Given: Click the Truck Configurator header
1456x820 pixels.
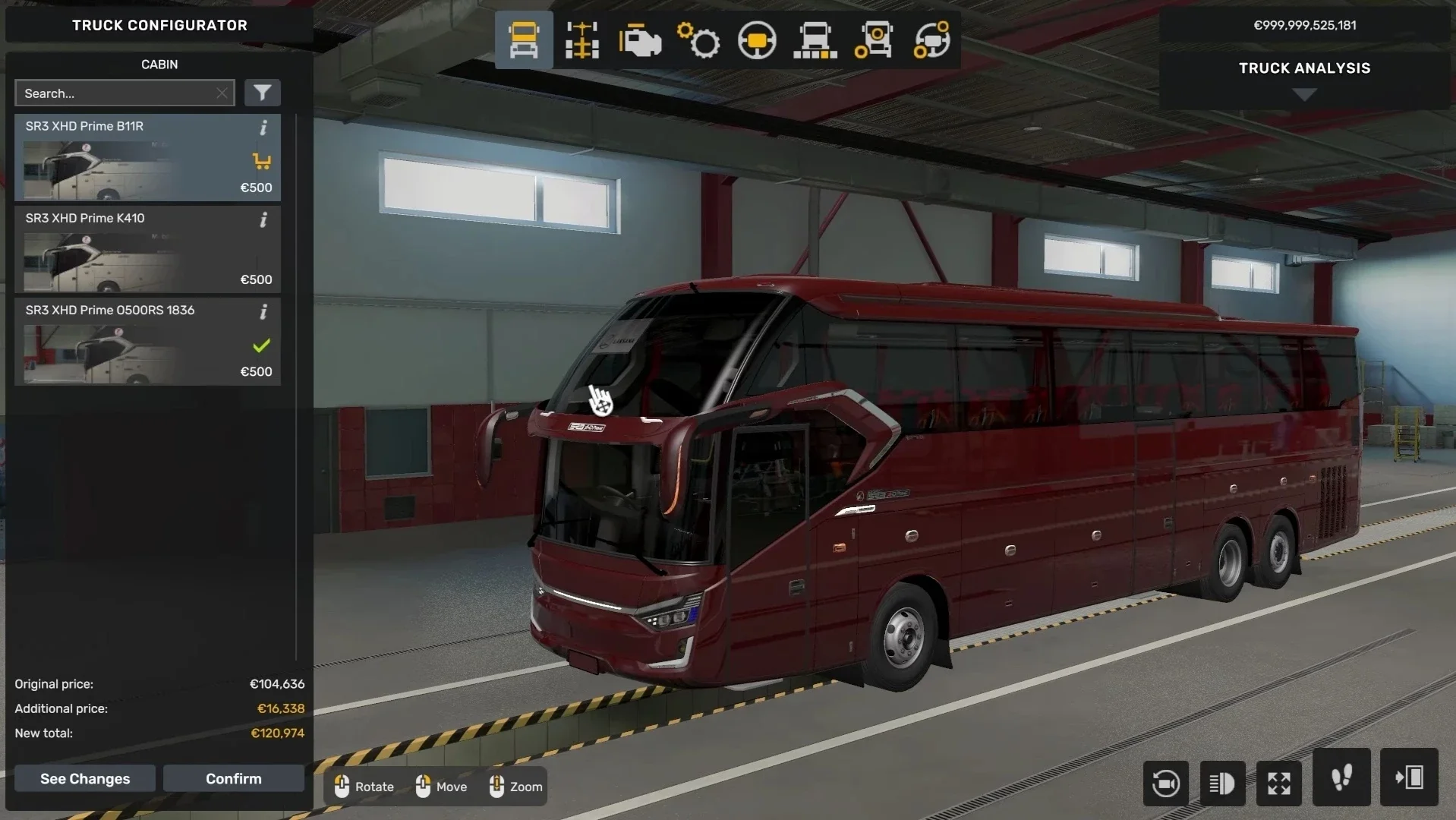Looking at the screenshot, I should click(x=159, y=25).
